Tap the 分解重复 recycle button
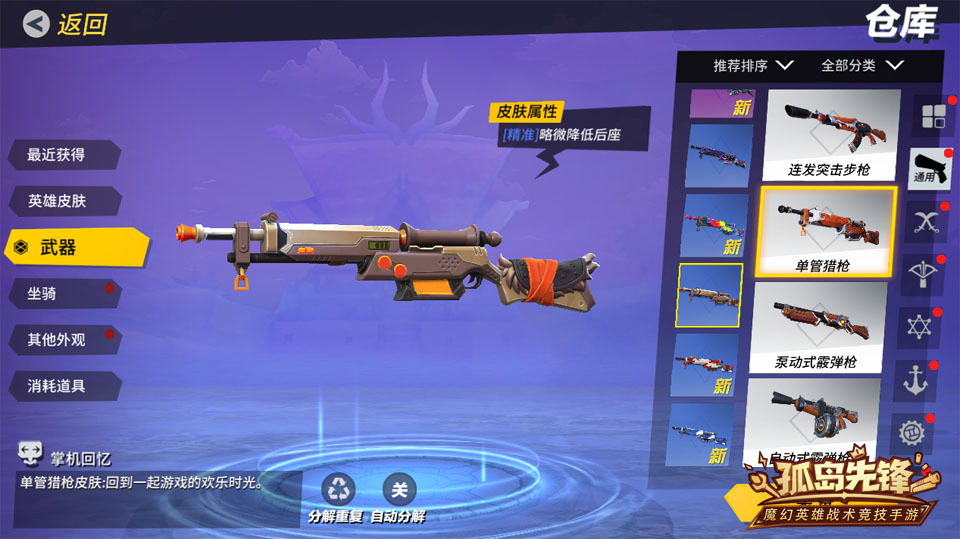 point(338,490)
